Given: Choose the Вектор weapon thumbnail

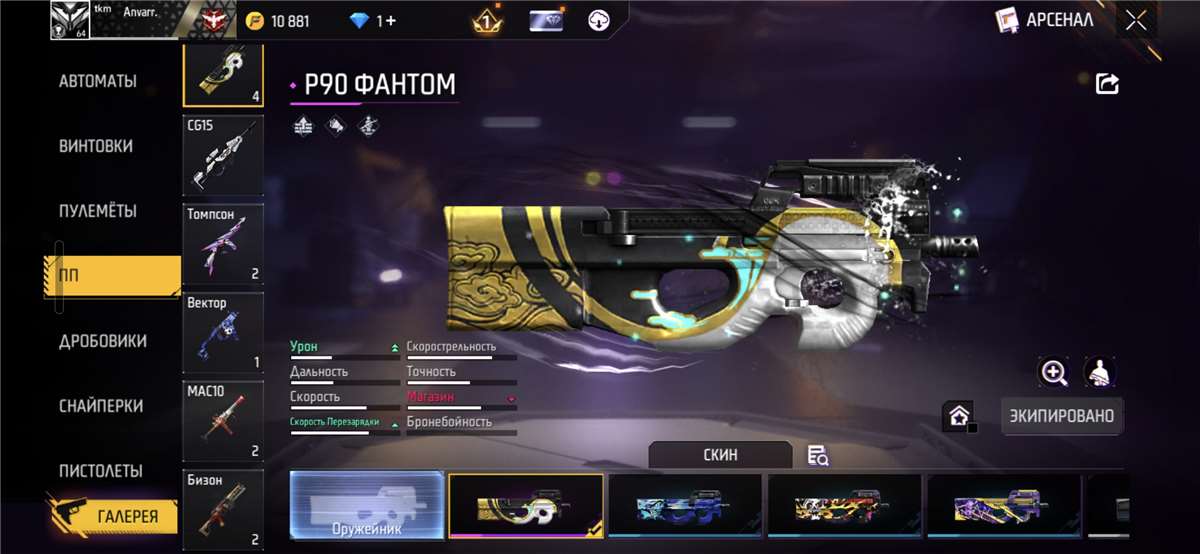Looking at the screenshot, I should click(223, 332).
